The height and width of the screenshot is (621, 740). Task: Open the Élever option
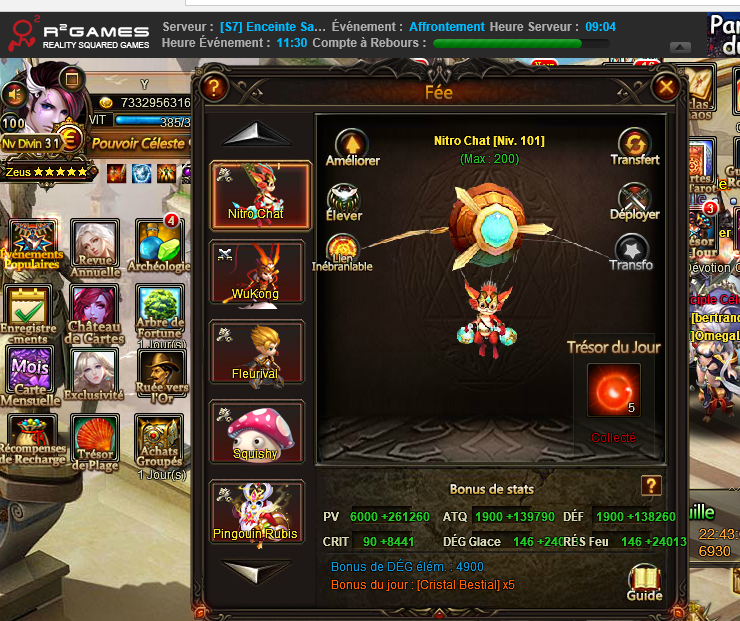[x=344, y=200]
